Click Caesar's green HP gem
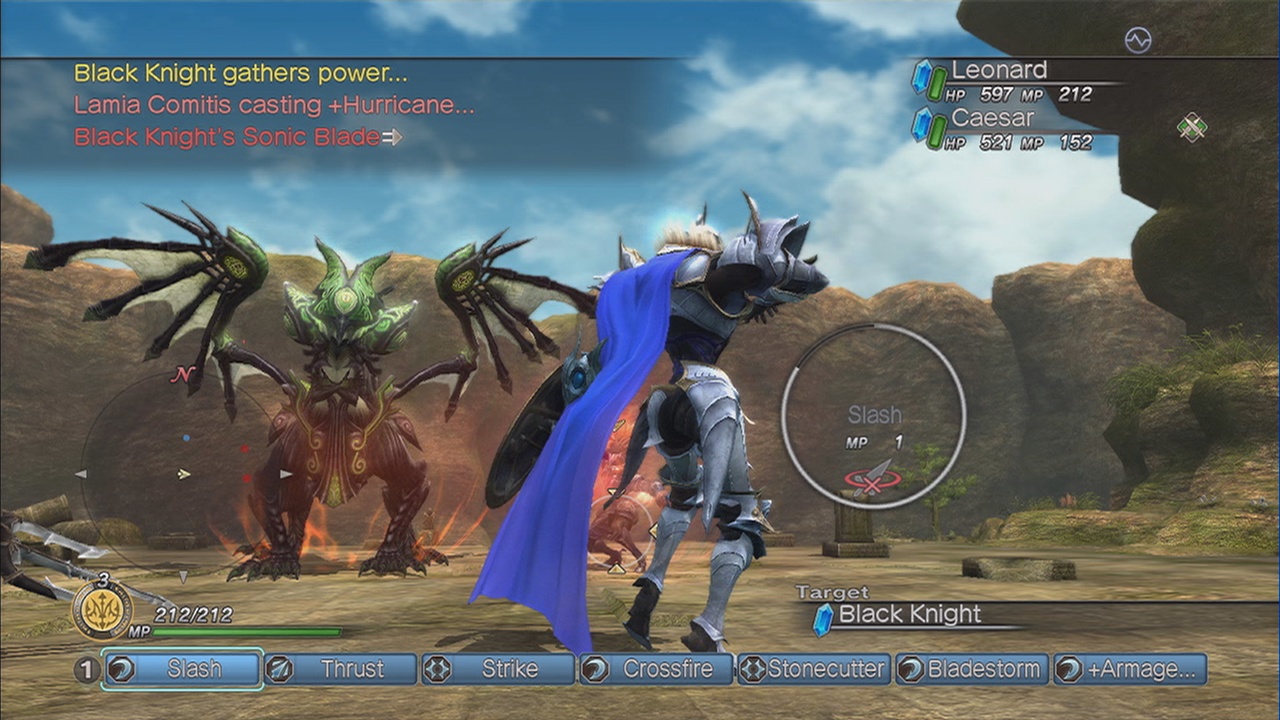 (x=936, y=130)
